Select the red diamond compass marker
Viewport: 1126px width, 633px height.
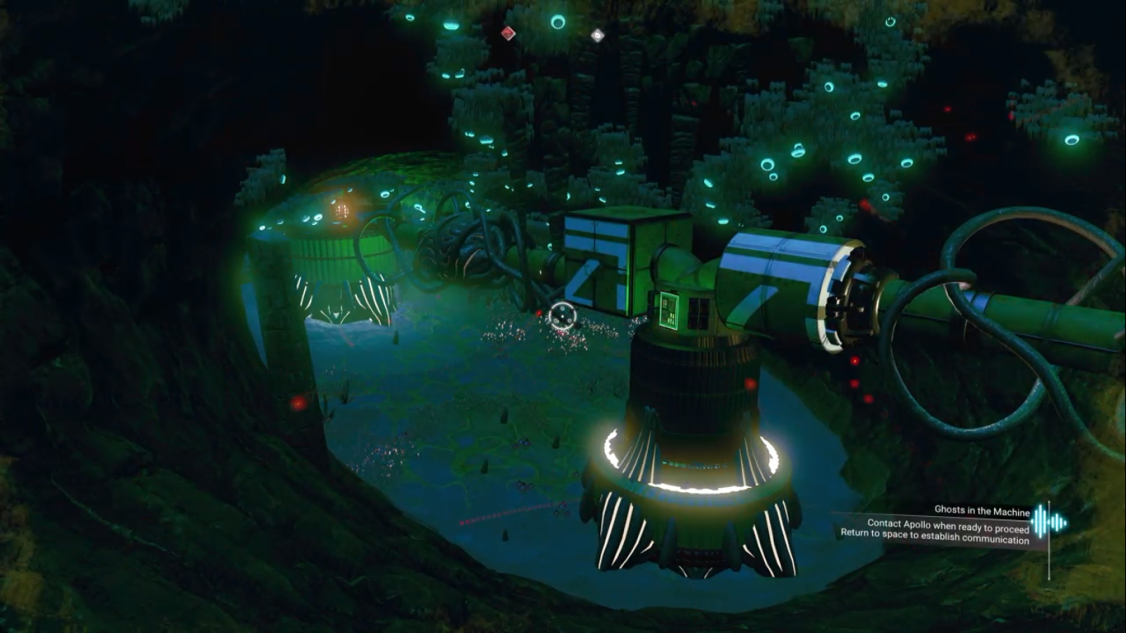tap(508, 34)
